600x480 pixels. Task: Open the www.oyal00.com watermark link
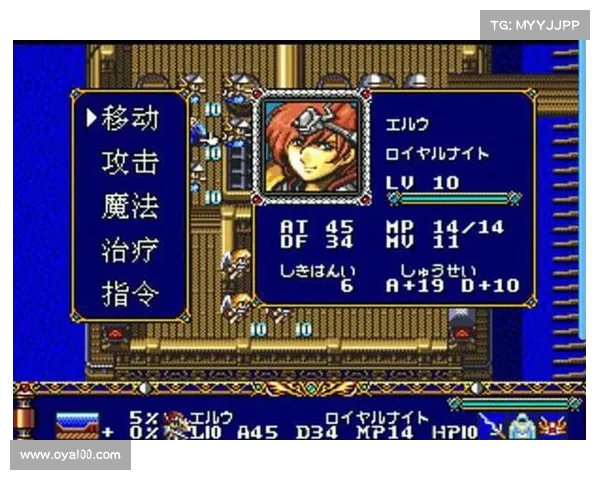70,455
